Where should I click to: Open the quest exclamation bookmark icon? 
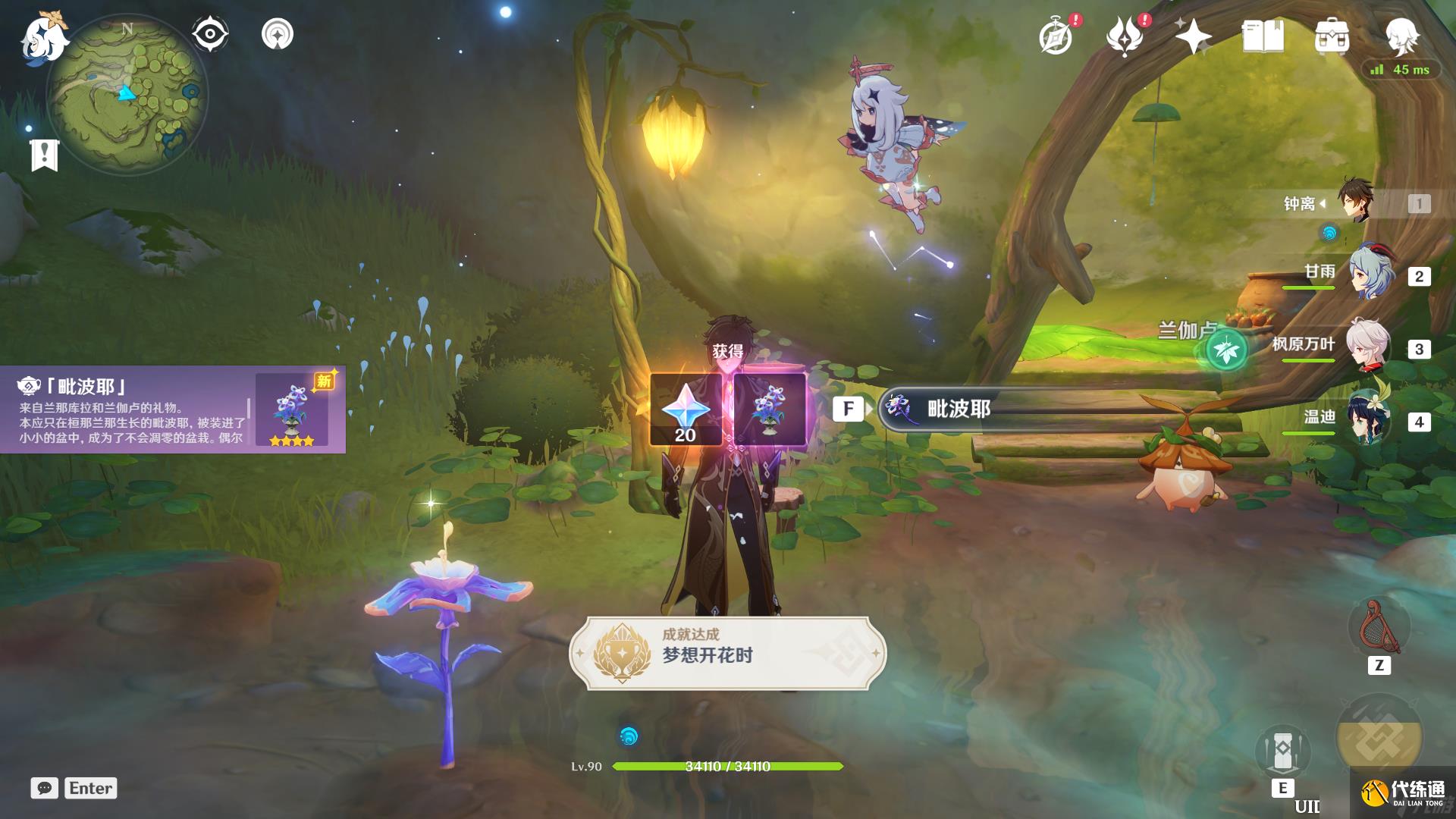45,155
